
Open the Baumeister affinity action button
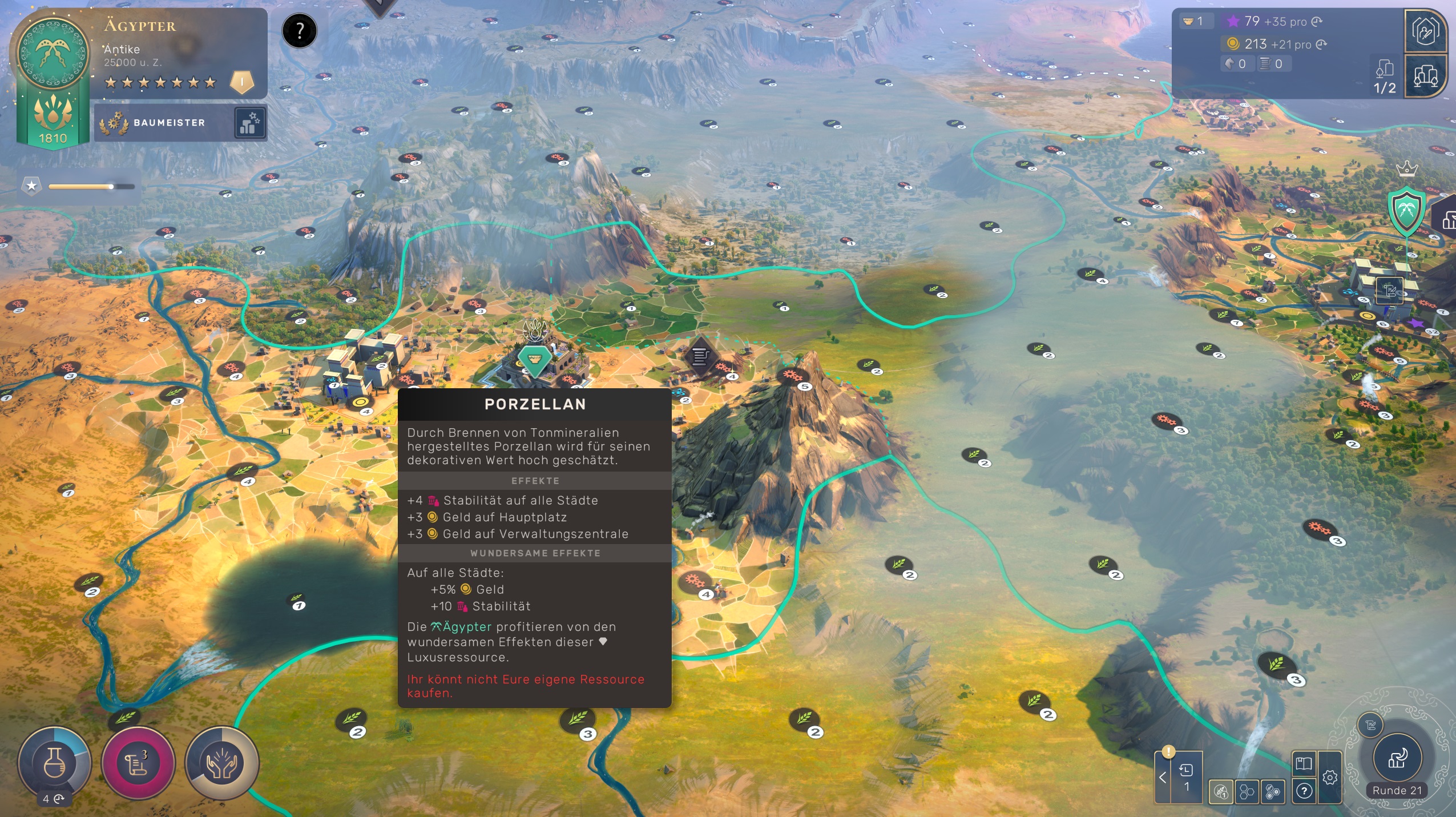pyautogui.click(x=250, y=123)
